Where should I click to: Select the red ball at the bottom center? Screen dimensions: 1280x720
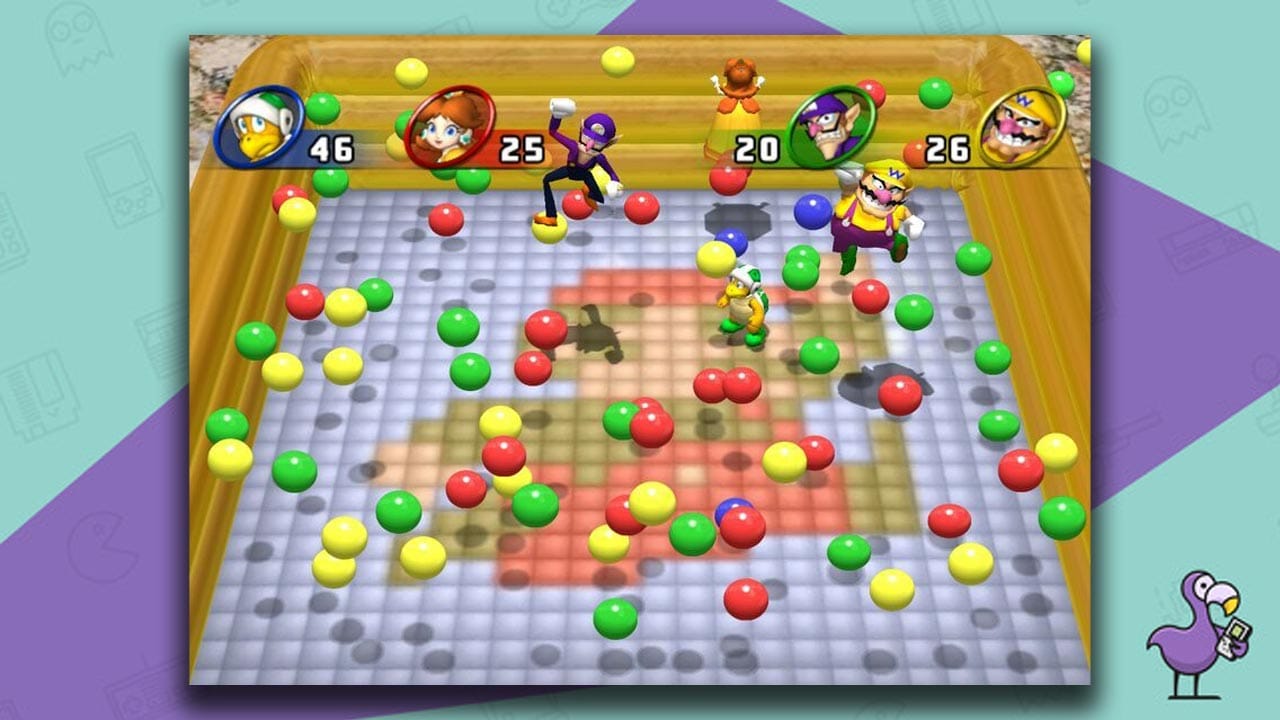(x=745, y=598)
